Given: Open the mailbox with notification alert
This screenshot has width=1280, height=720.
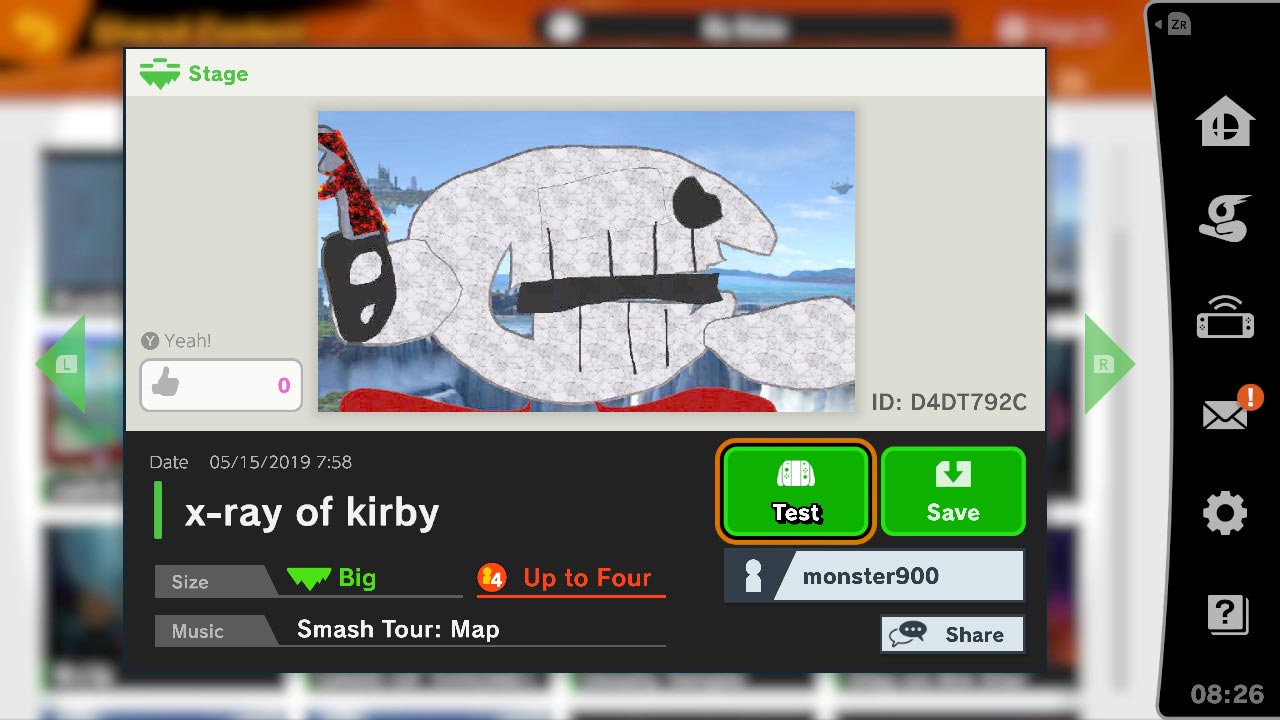Looking at the screenshot, I should coord(1225,414).
